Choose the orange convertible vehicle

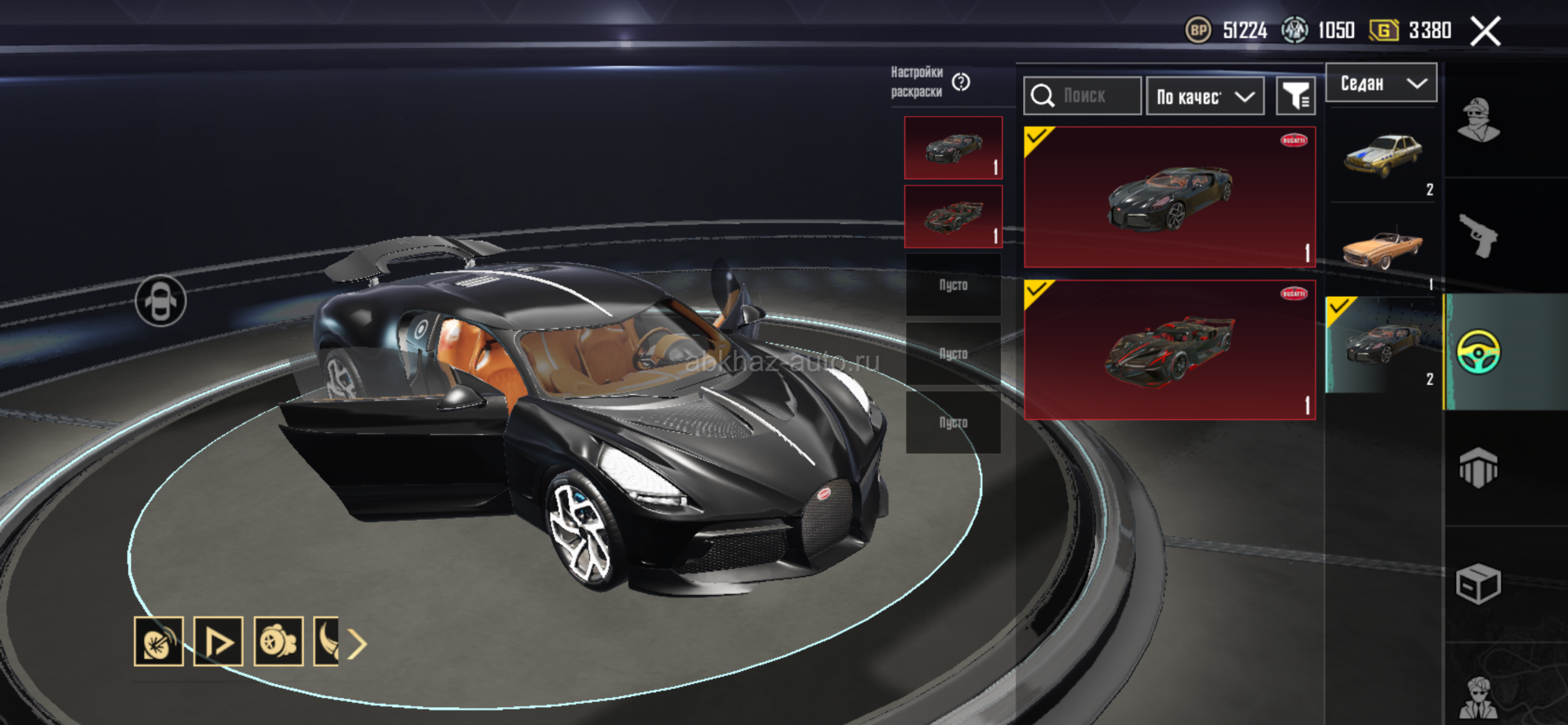pos(1383,248)
